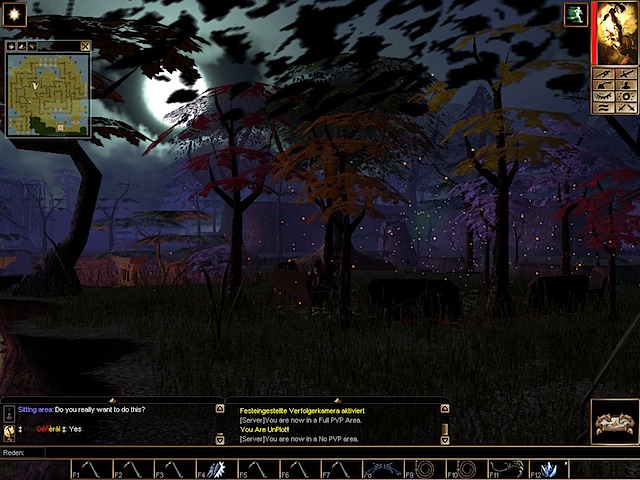640x480 pixels.
Task: Select the character portrait
Action: (616, 32)
